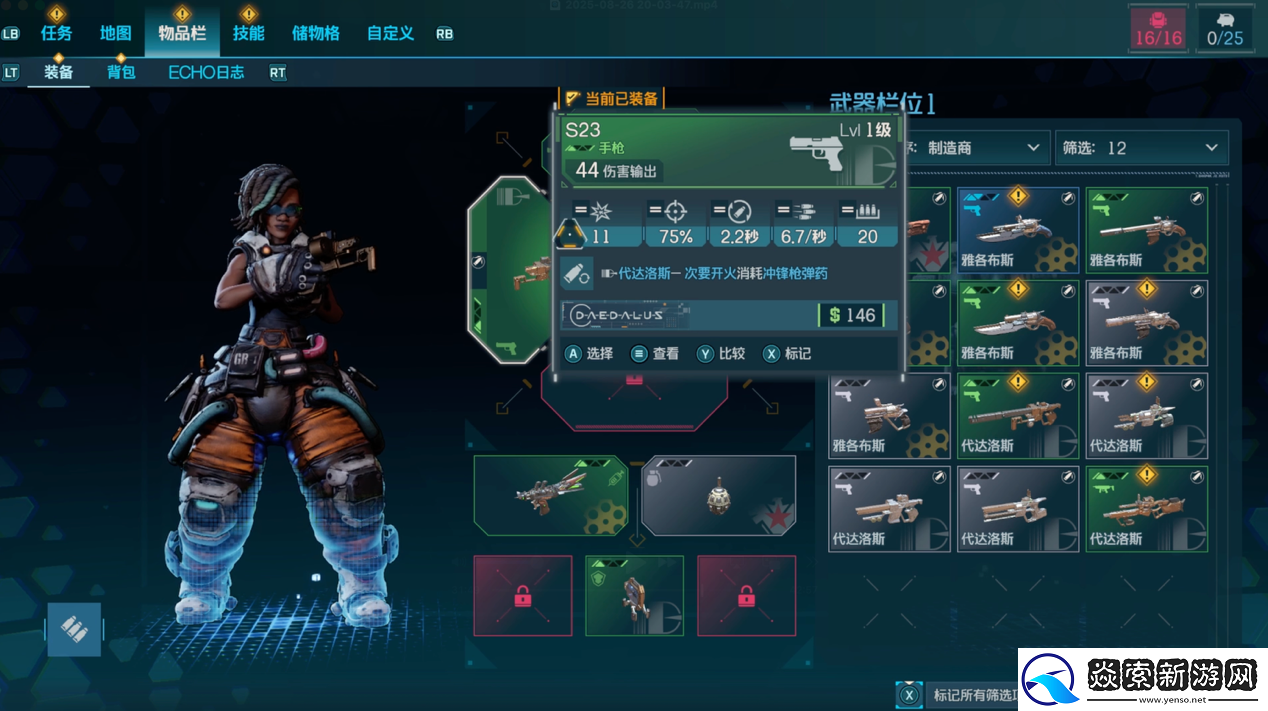Click the 标记所有筛选项 button
The image size is (1268, 711).
[x=960, y=695]
